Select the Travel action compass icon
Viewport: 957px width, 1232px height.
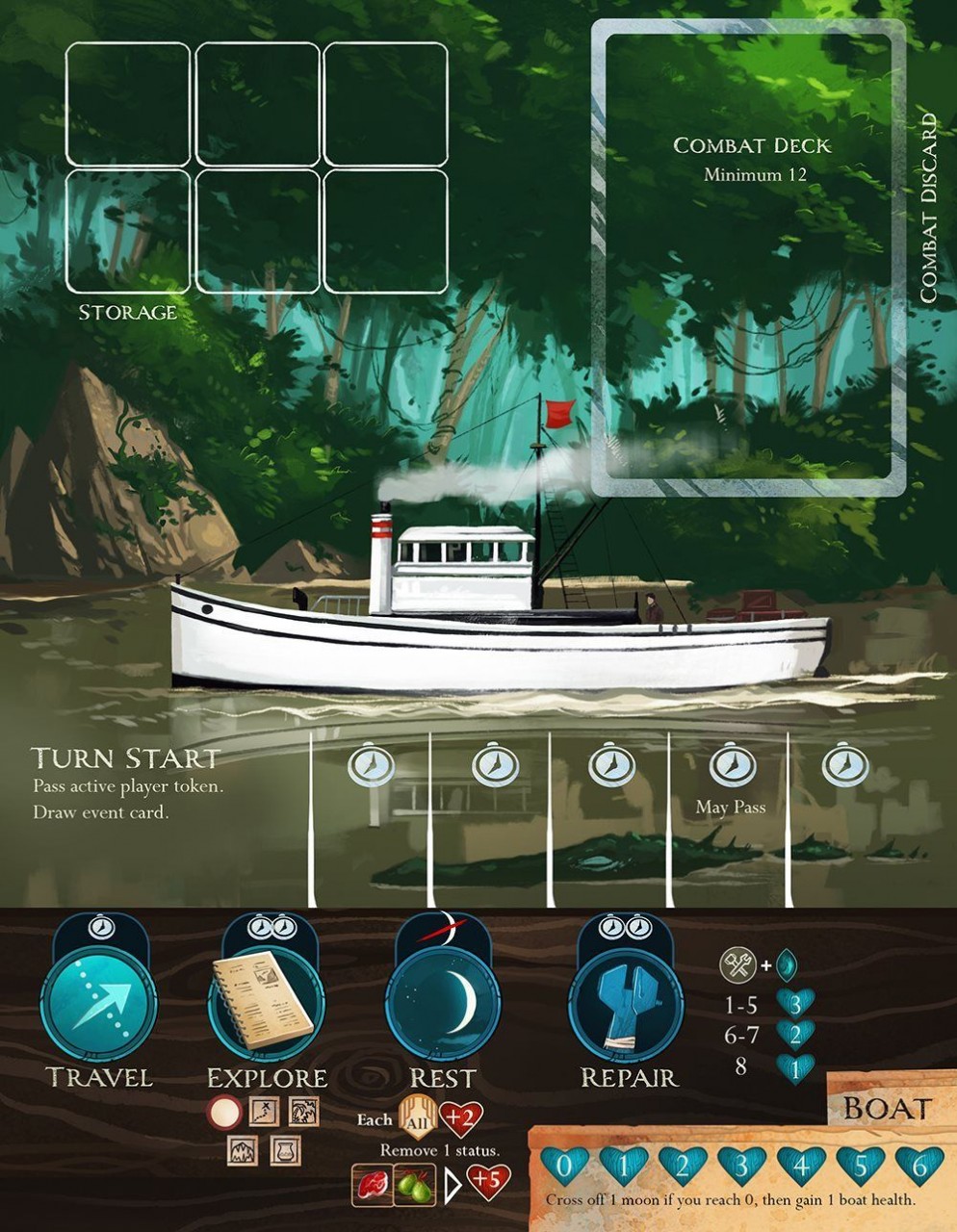click(x=98, y=1005)
